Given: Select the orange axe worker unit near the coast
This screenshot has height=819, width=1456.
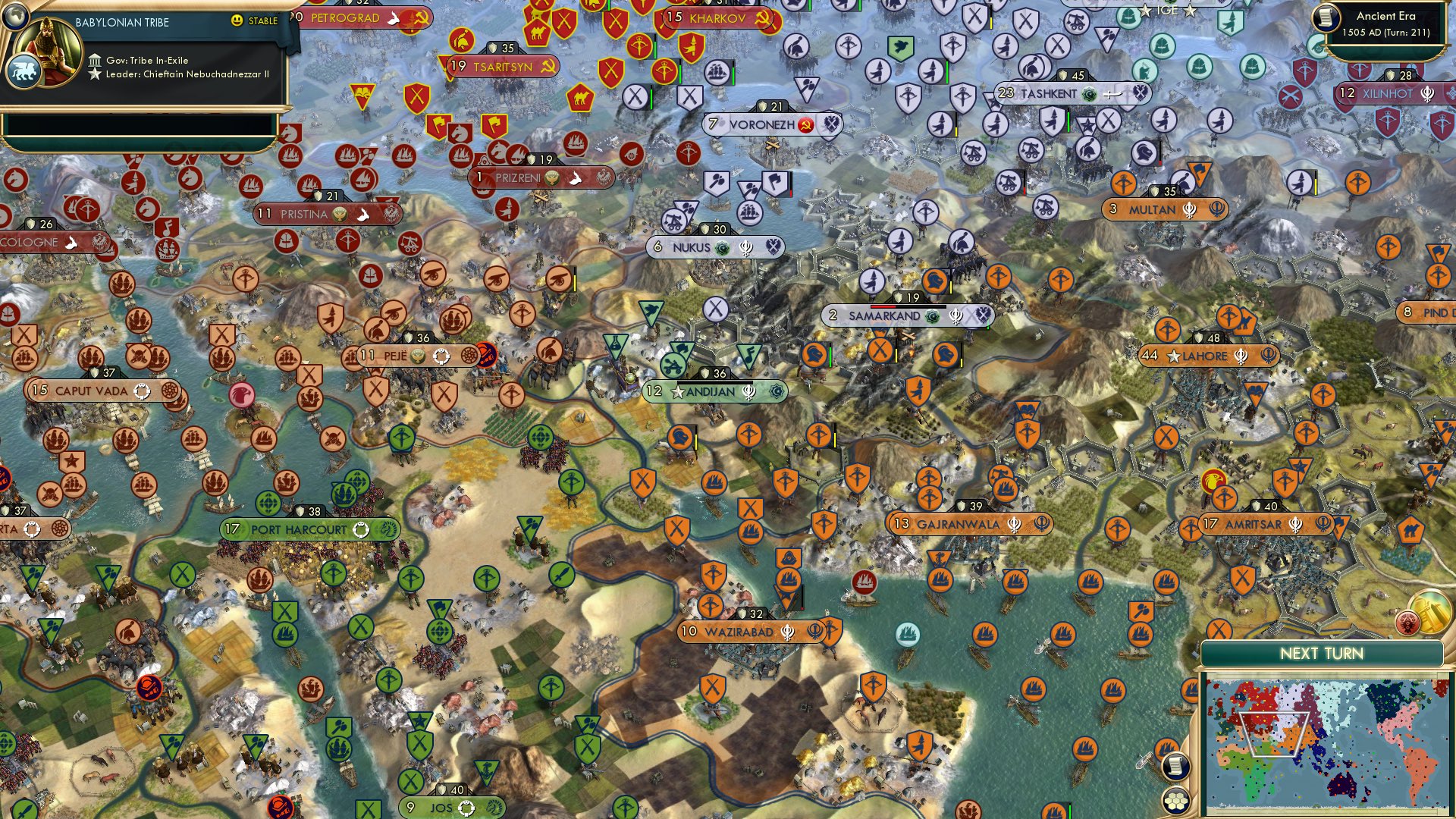Looking at the screenshot, I should 1142,610.
